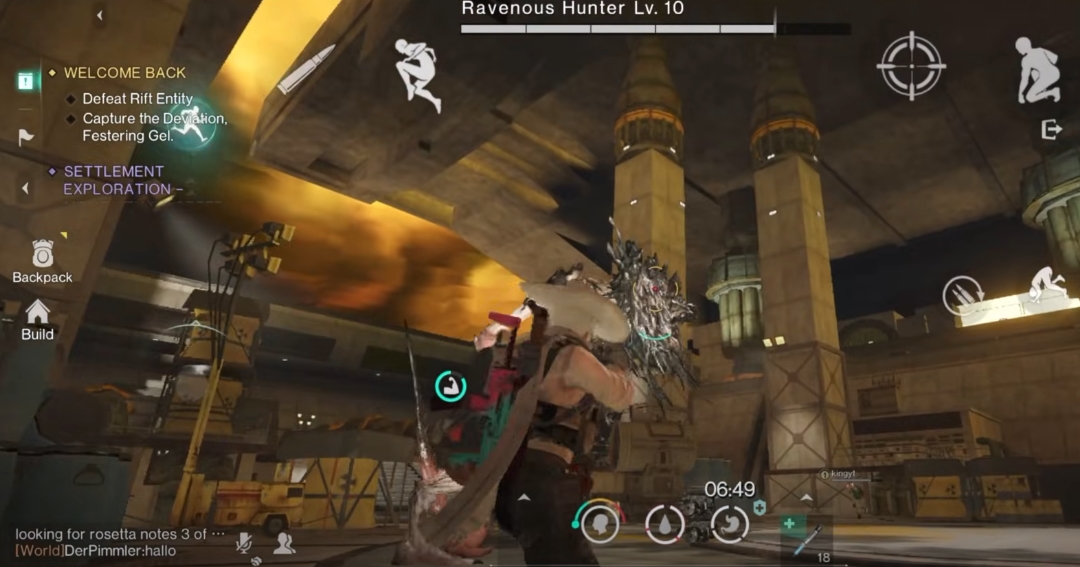Image resolution: width=1080 pixels, height=567 pixels.
Task: Tap the muted microphone icon
Action: (243, 542)
